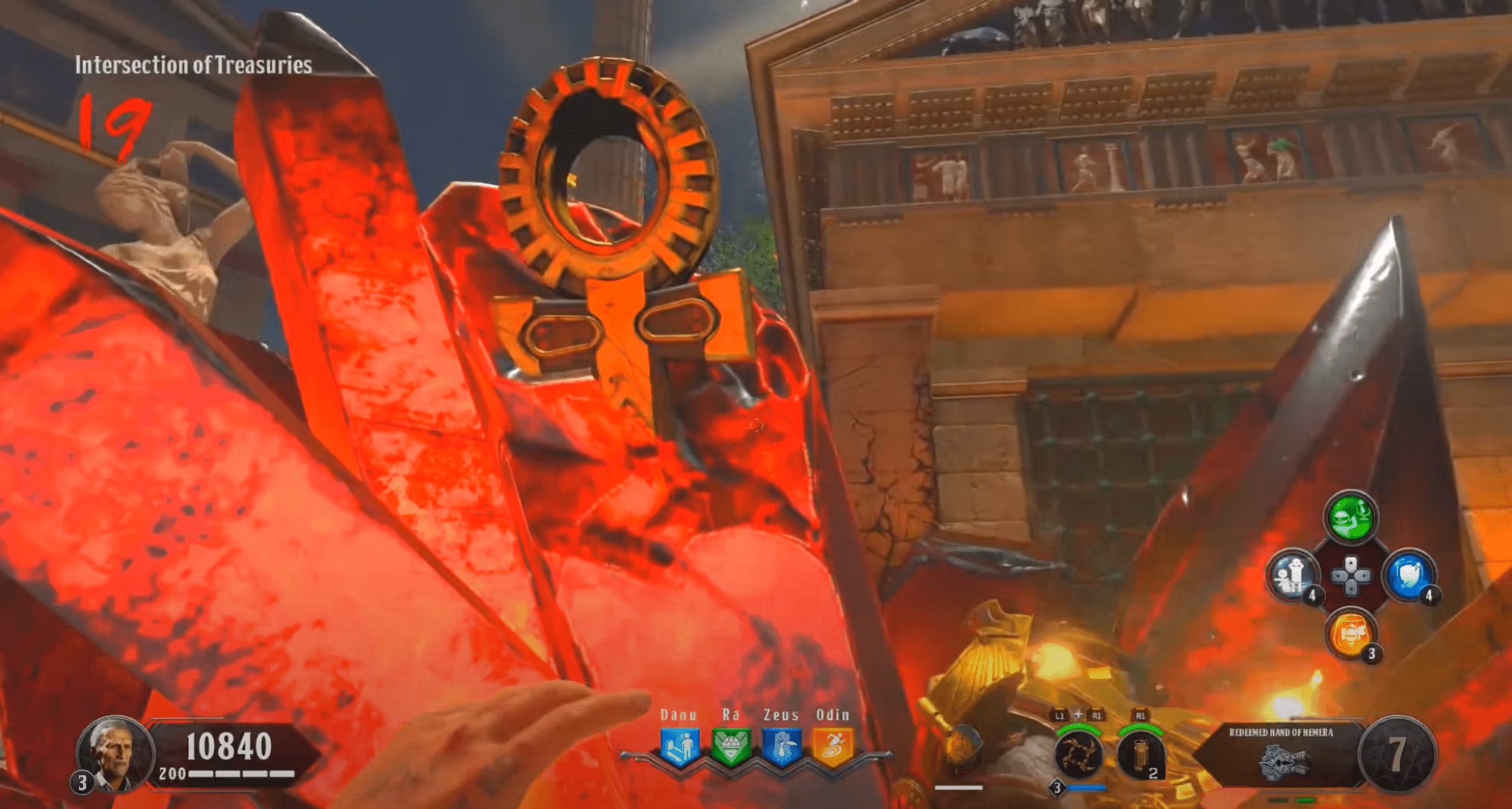Click the player character portrait

coord(114,751)
